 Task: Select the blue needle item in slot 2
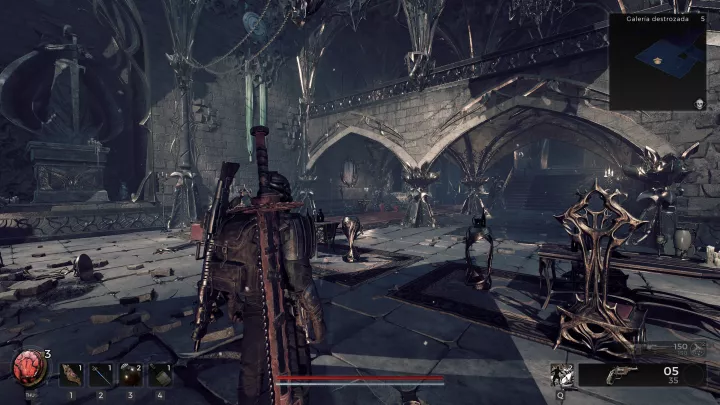[101, 375]
